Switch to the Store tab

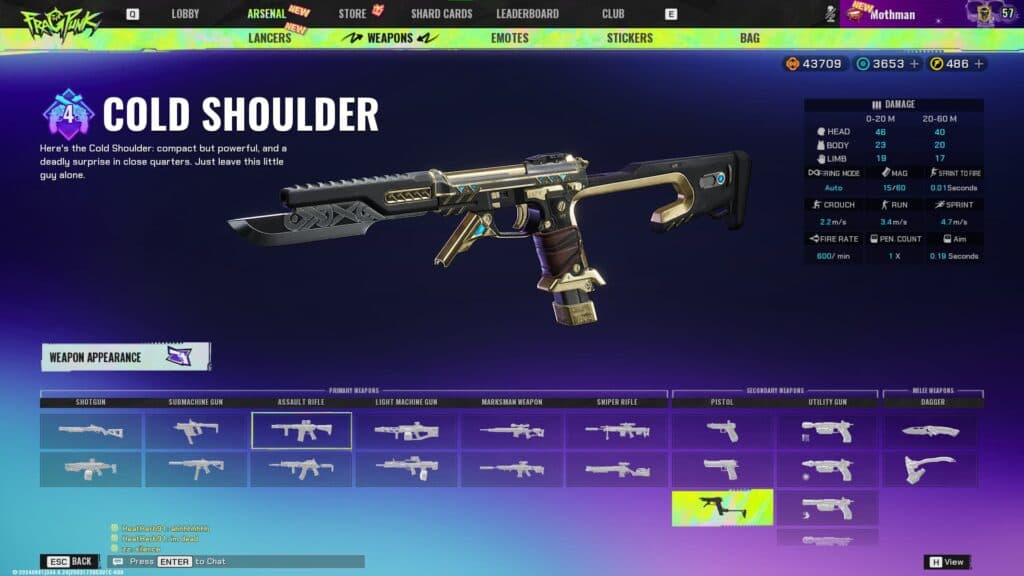tap(352, 14)
